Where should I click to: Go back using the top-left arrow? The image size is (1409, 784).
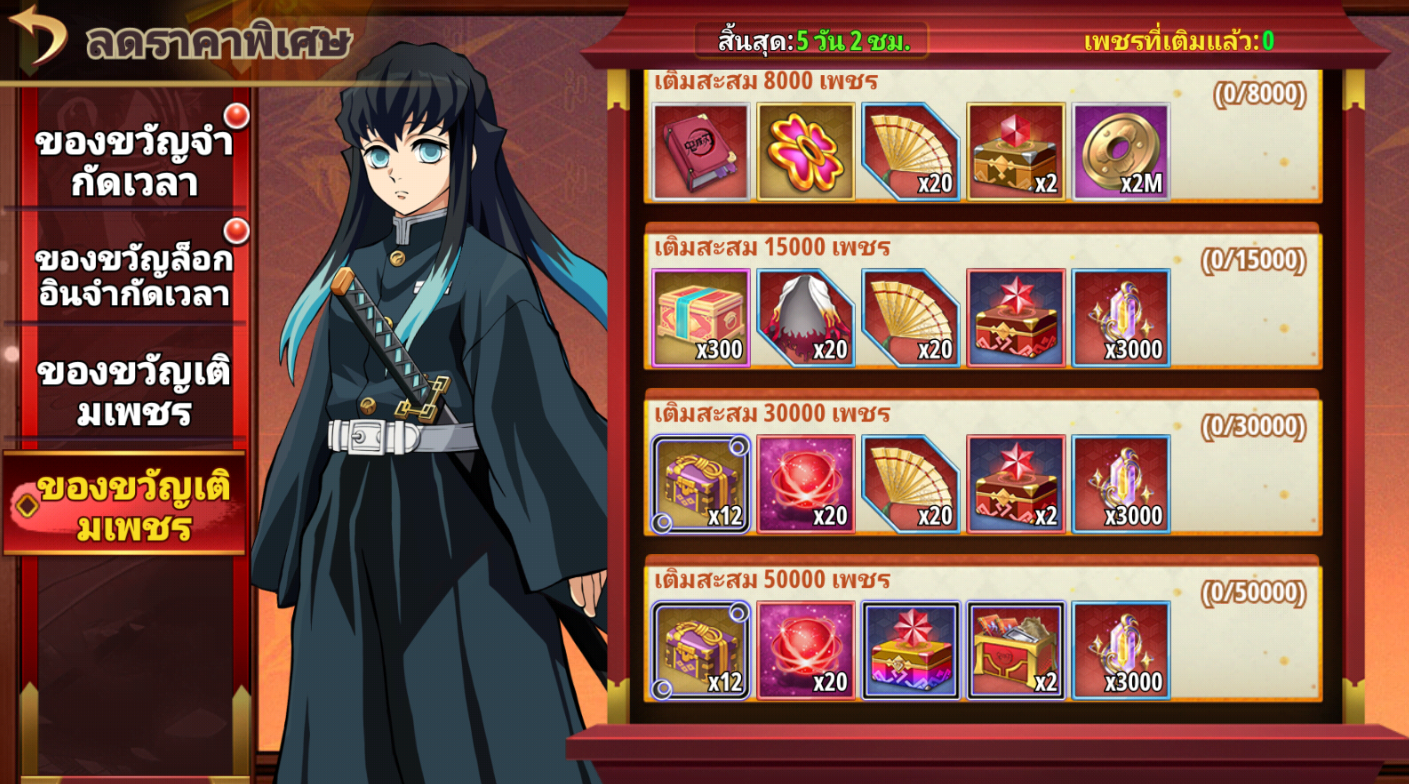[37, 34]
